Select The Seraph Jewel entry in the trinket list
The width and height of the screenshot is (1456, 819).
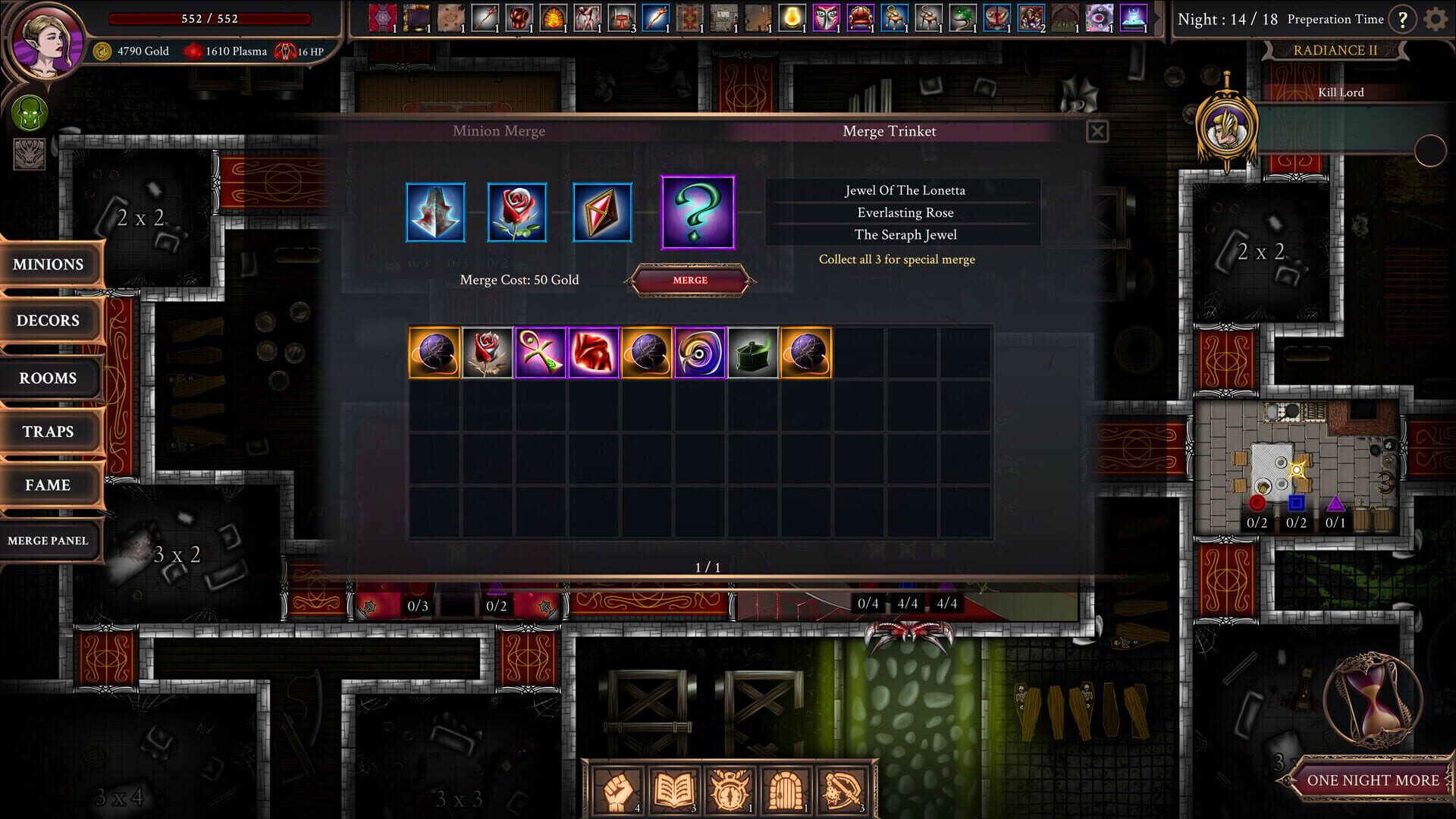click(x=905, y=235)
